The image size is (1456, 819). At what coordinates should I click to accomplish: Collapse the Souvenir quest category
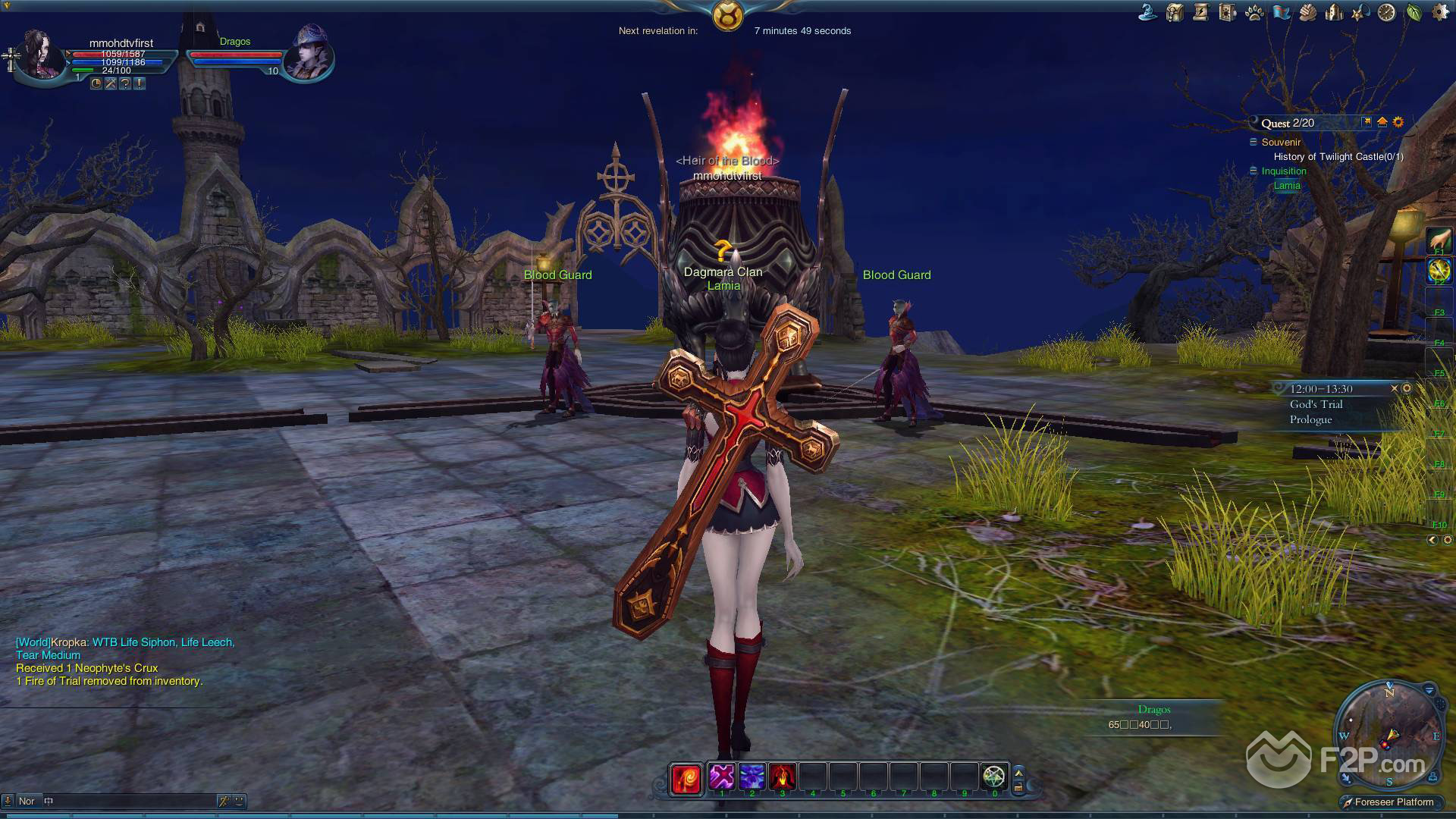click(x=1254, y=142)
